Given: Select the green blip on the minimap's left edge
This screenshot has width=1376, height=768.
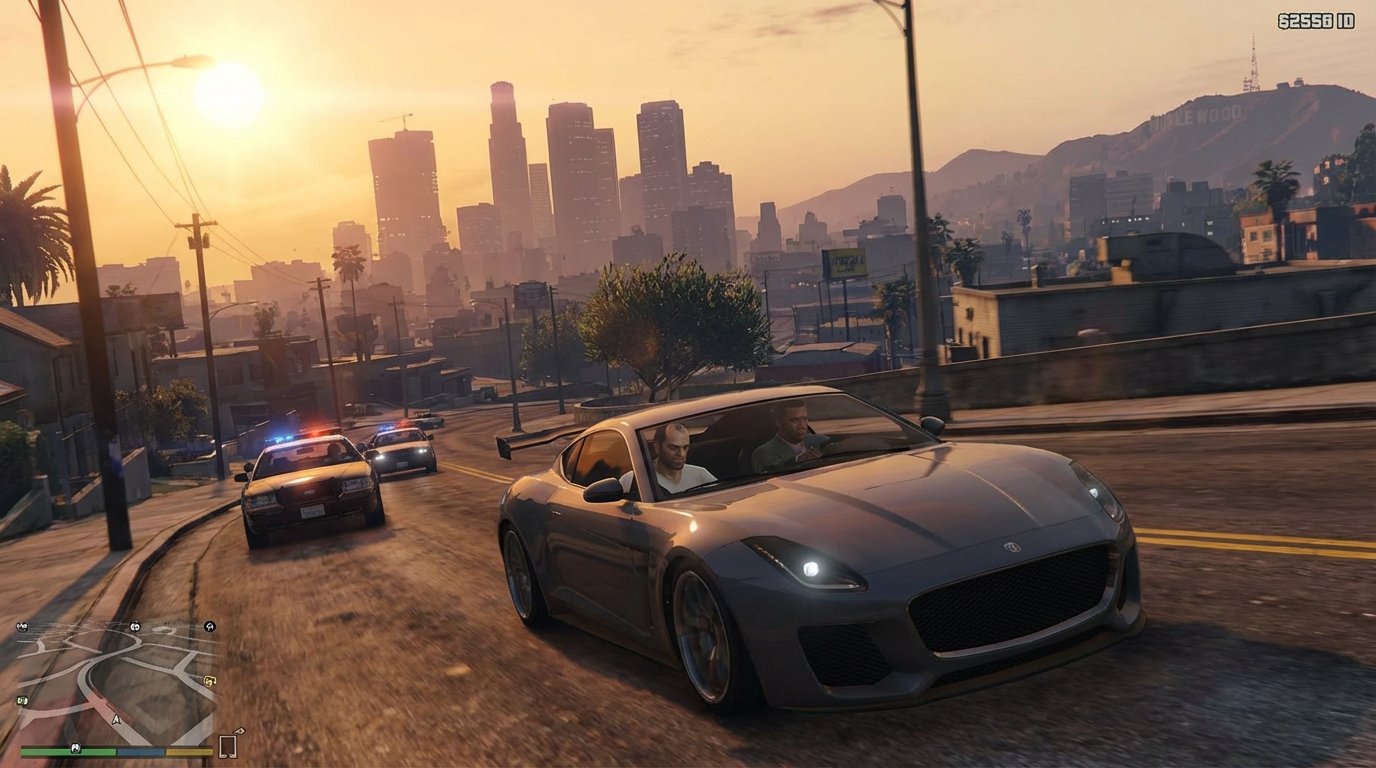Looking at the screenshot, I should (x=21, y=700).
